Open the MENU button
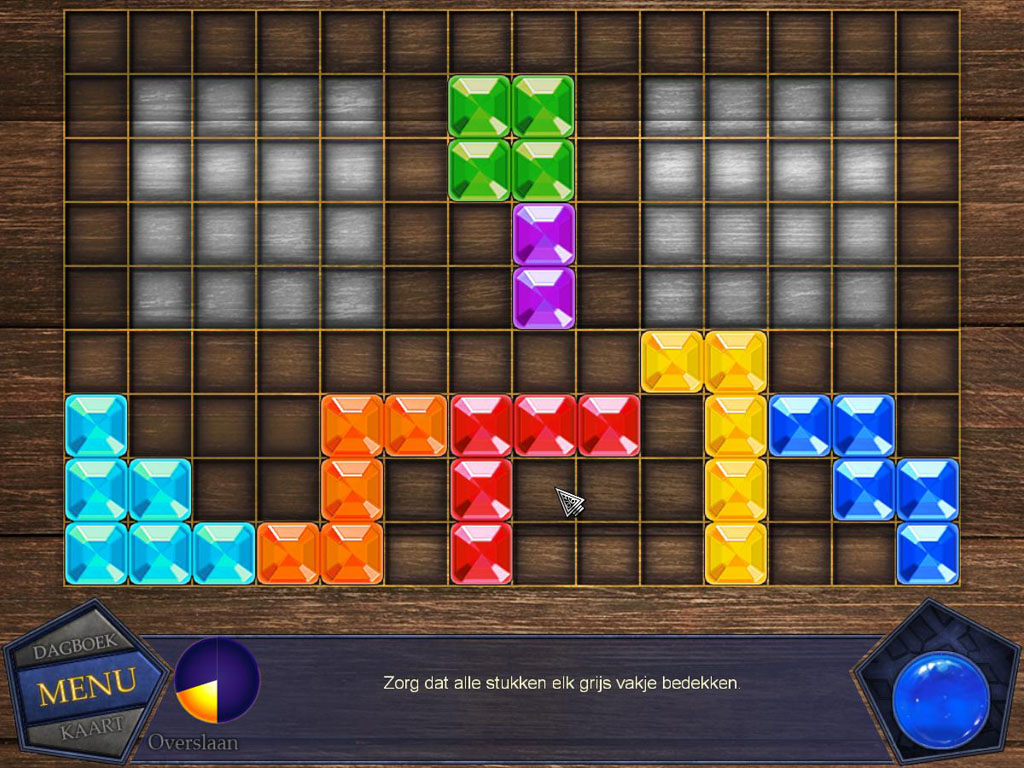The height and width of the screenshot is (768, 1024). pyautogui.click(x=86, y=686)
